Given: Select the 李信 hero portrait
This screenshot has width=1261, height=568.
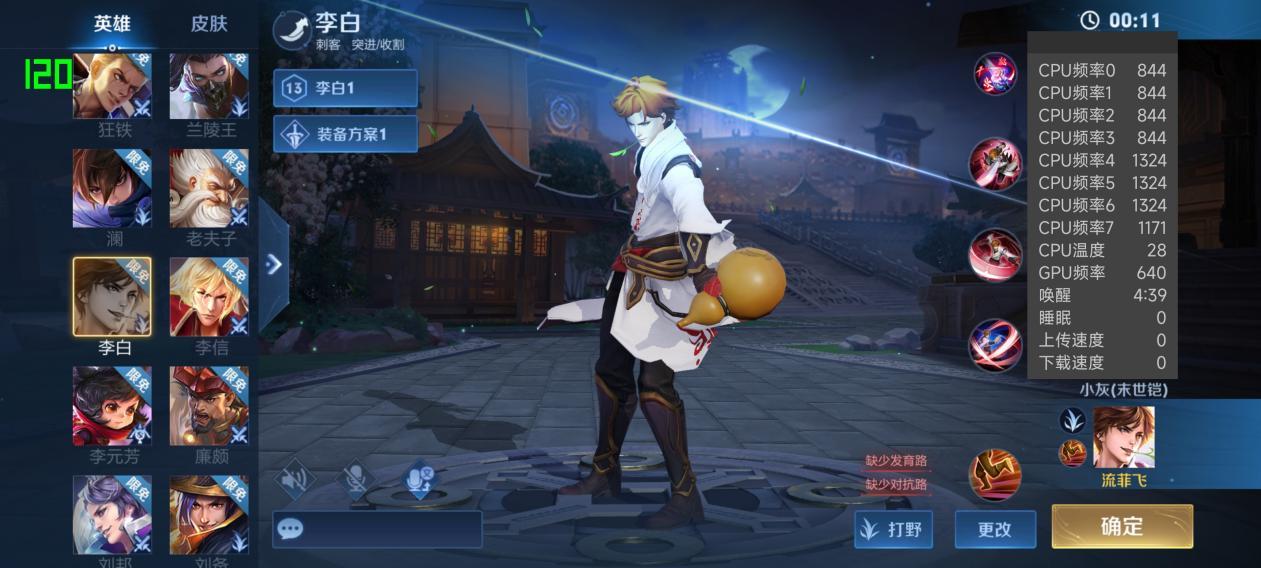Looking at the screenshot, I should [209, 296].
